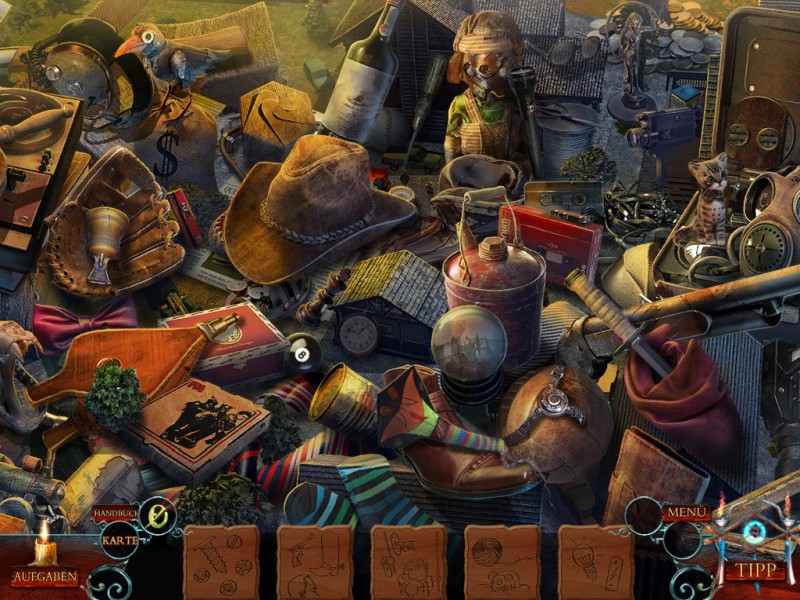Choose the light bulb silhouette tile
Image resolution: width=800 pixels, height=600 pixels.
pyautogui.click(x=596, y=562)
